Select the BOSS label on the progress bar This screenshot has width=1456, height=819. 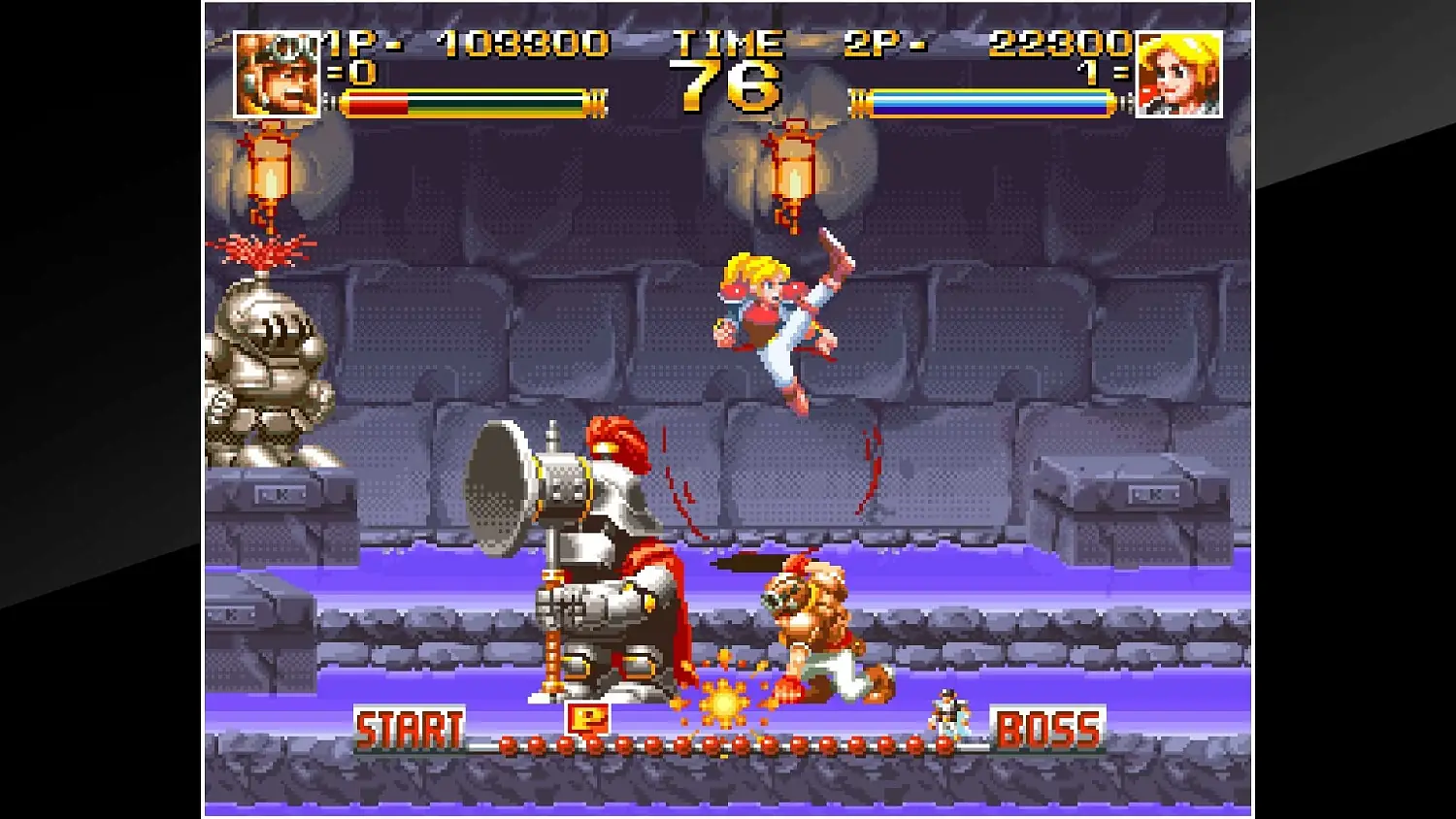(1051, 727)
